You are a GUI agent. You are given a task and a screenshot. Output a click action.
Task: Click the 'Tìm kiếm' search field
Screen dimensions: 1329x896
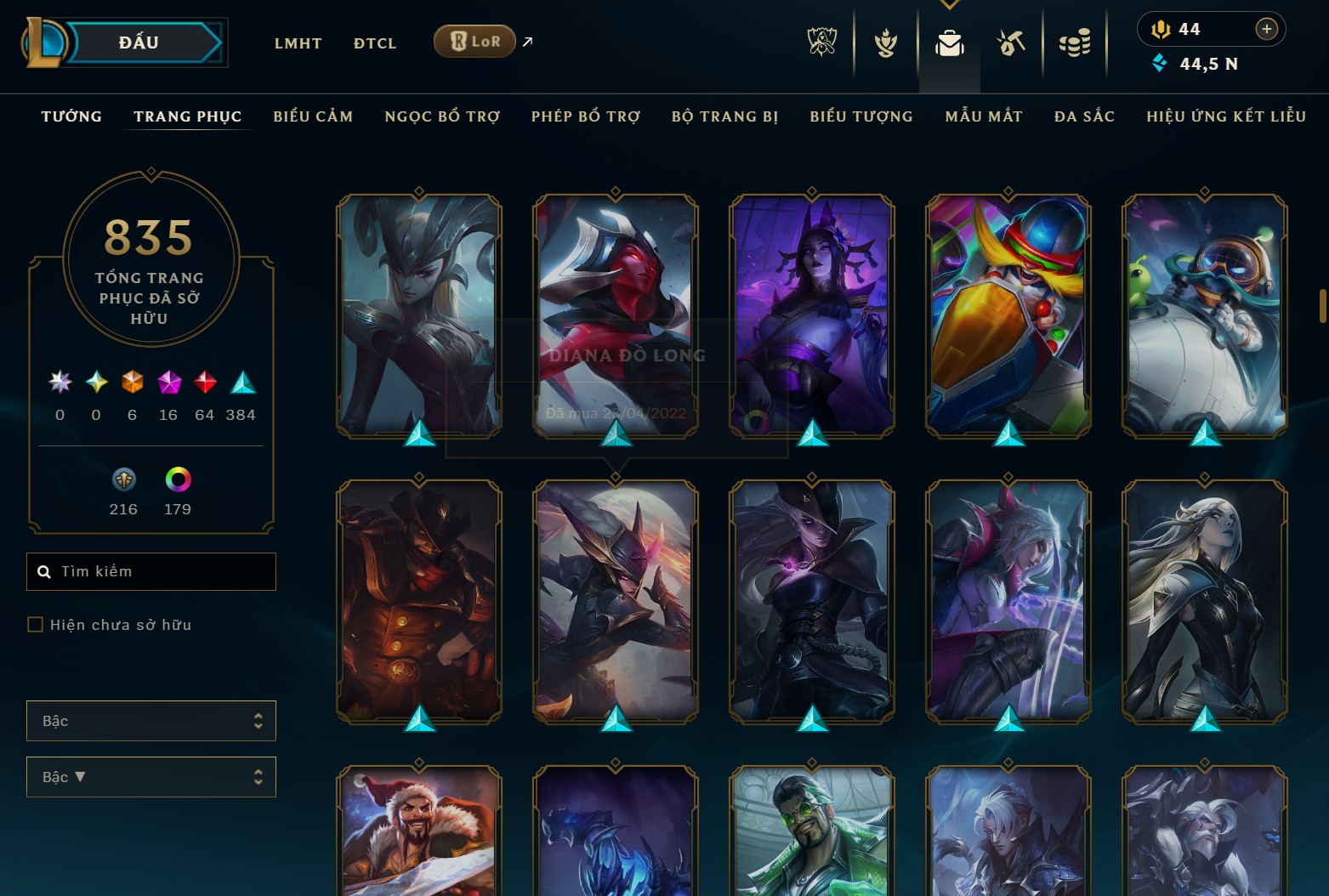tap(151, 571)
